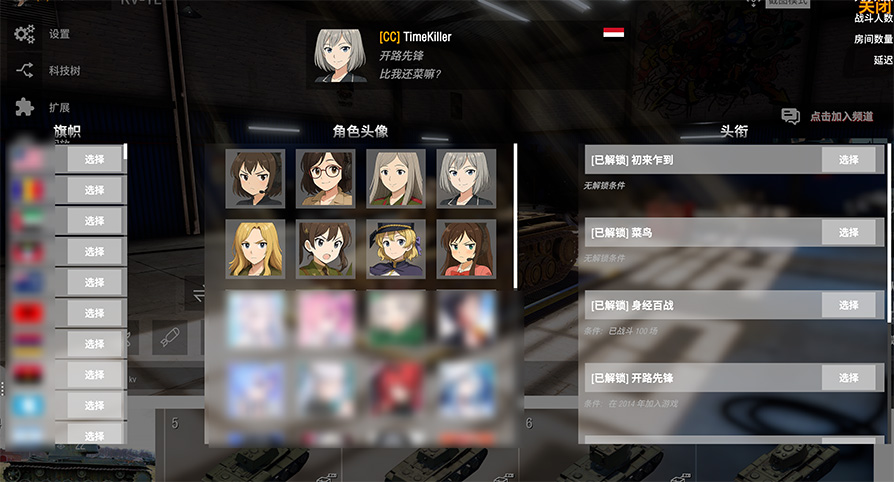Choose the 开路先锋 title
Viewport: 894px width, 482px height.
pyautogui.click(x=848, y=378)
